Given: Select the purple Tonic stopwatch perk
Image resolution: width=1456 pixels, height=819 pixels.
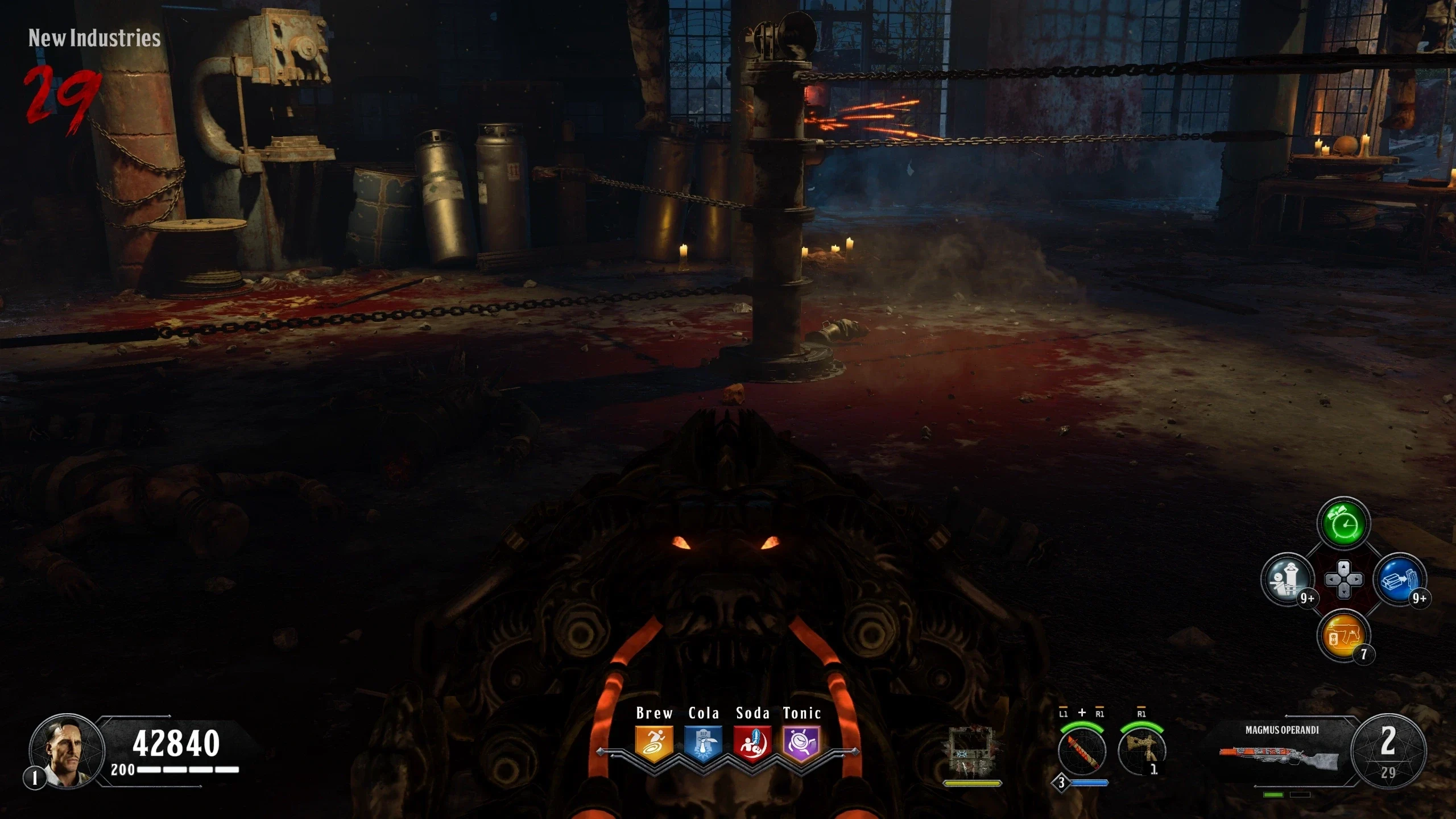Looking at the screenshot, I should click(x=801, y=743).
